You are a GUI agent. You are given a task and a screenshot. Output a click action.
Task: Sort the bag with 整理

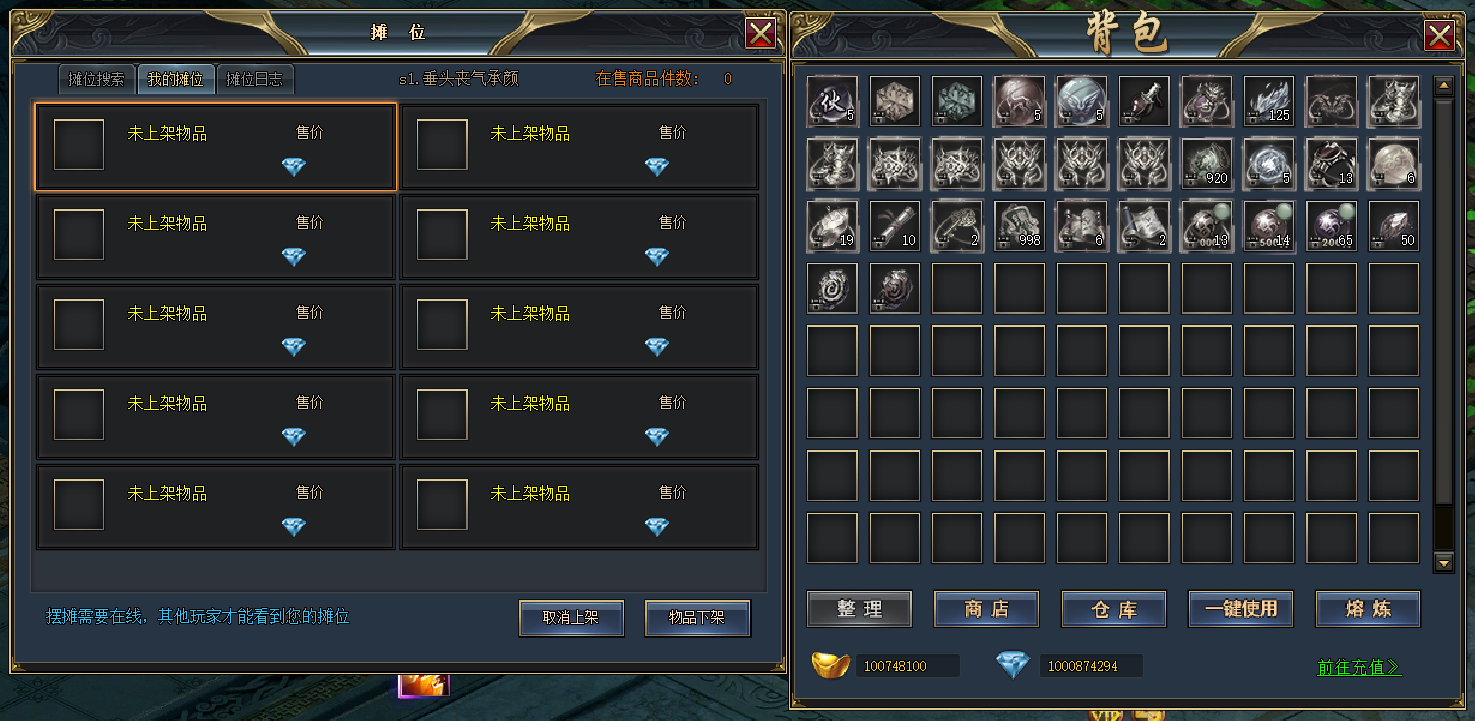(x=859, y=609)
